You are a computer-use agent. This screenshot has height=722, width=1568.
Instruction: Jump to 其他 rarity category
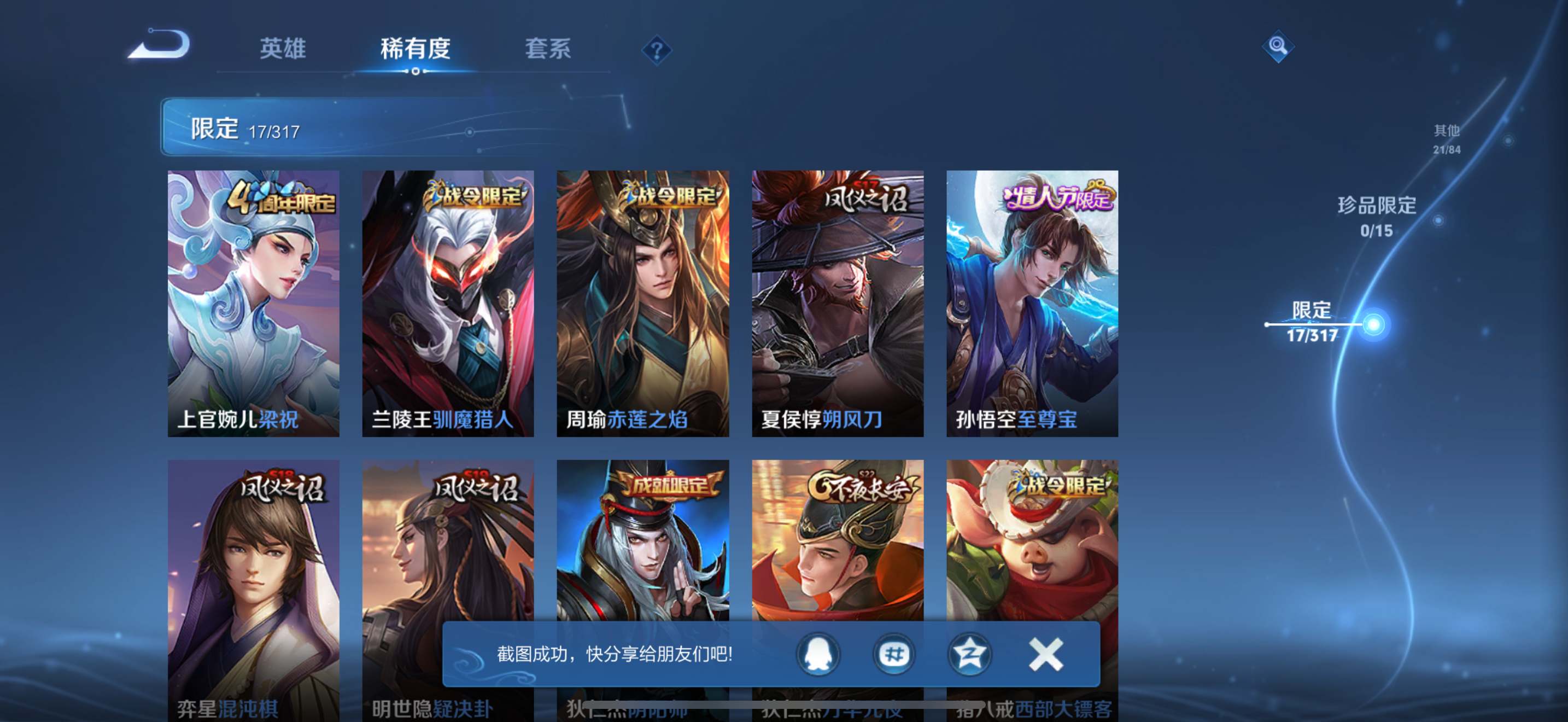1446,139
